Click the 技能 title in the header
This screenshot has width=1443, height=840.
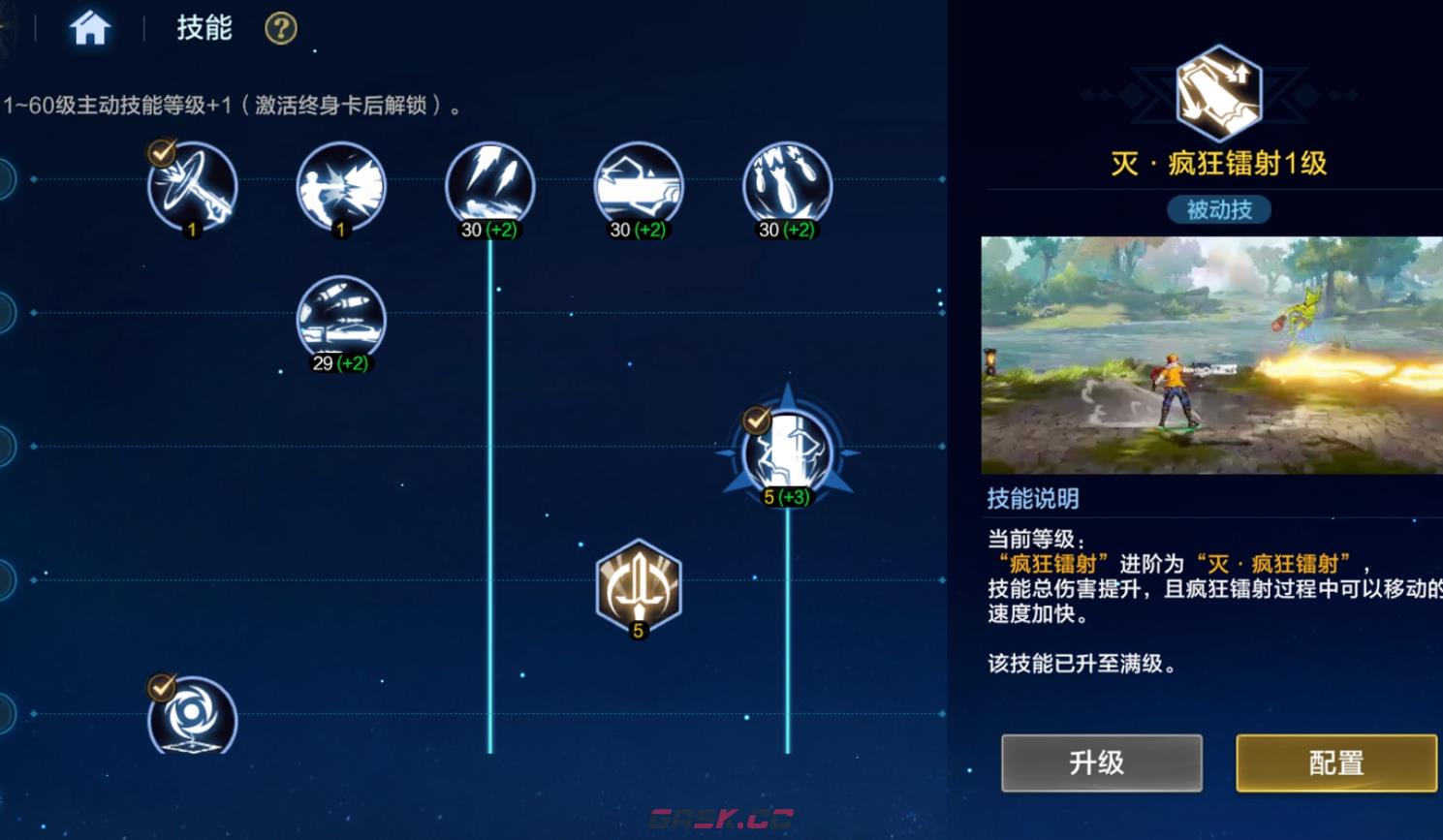point(203,28)
